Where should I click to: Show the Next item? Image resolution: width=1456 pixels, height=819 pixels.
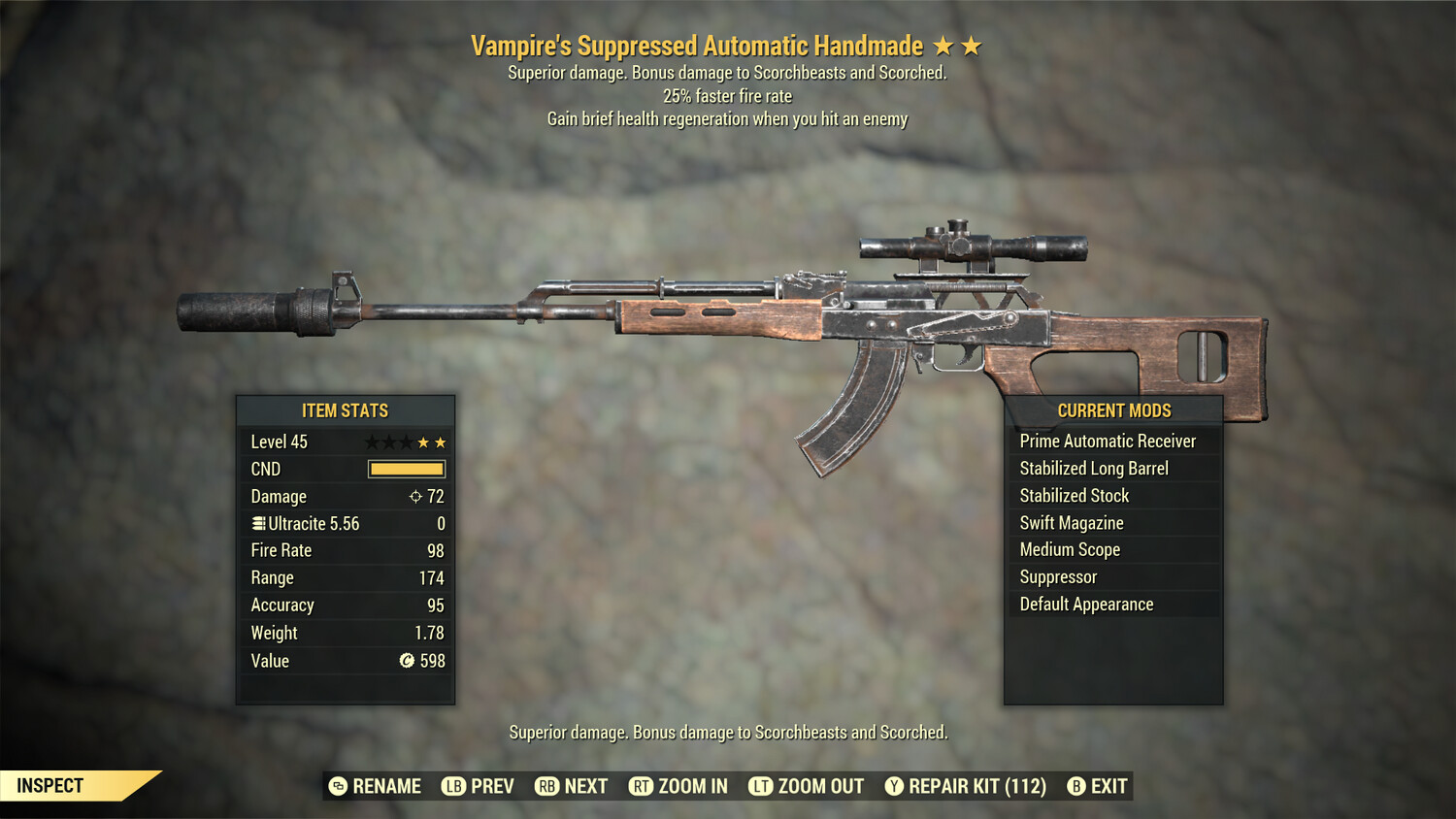click(572, 786)
